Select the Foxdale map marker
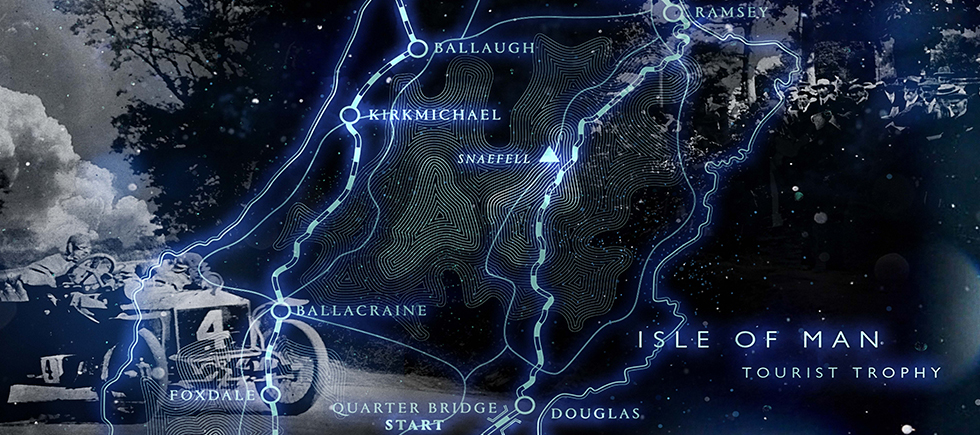Viewport: 980px width, 435px height. [x=270, y=395]
